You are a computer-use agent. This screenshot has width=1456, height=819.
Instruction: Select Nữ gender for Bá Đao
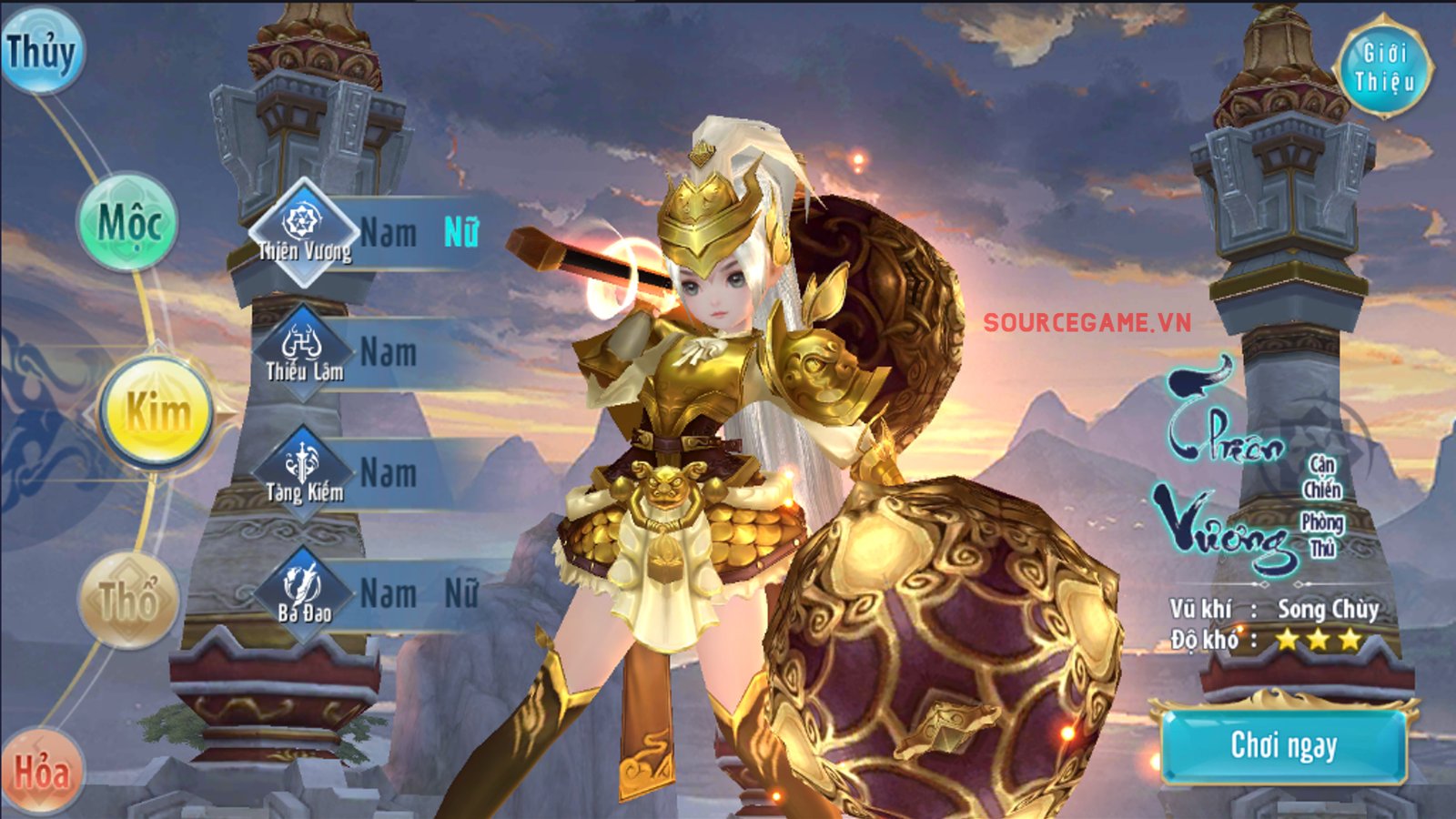[x=460, y=594]
